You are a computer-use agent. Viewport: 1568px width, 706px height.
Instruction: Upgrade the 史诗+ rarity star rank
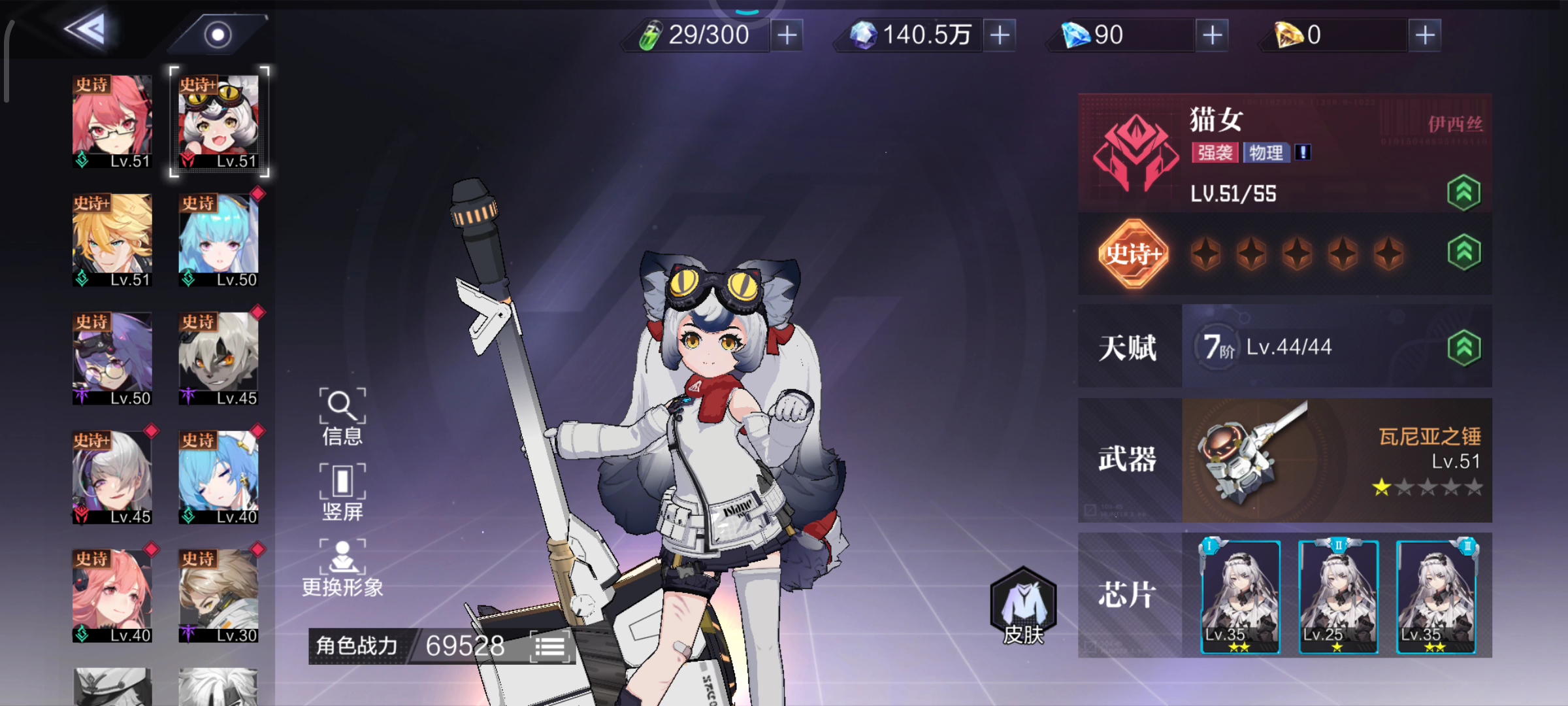1463,252
